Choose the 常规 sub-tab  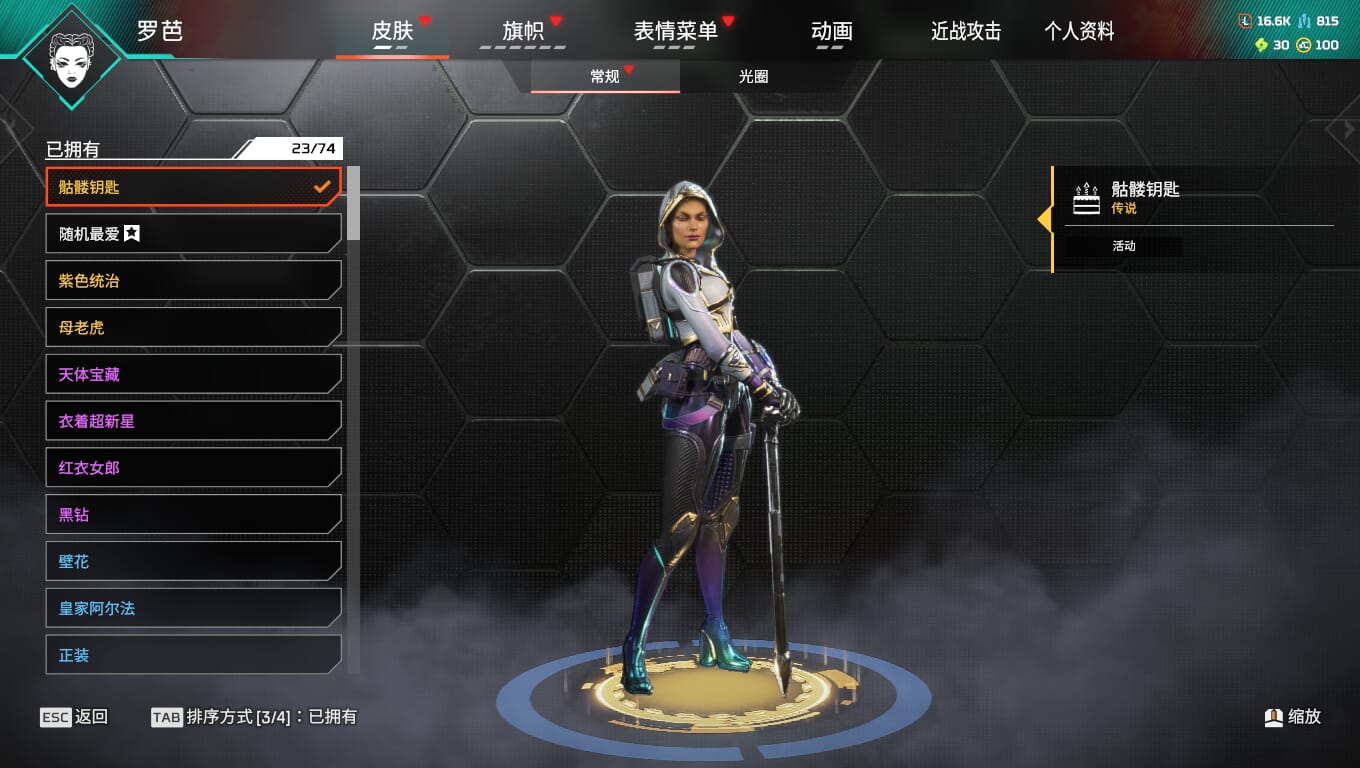(x=605, y=77)
